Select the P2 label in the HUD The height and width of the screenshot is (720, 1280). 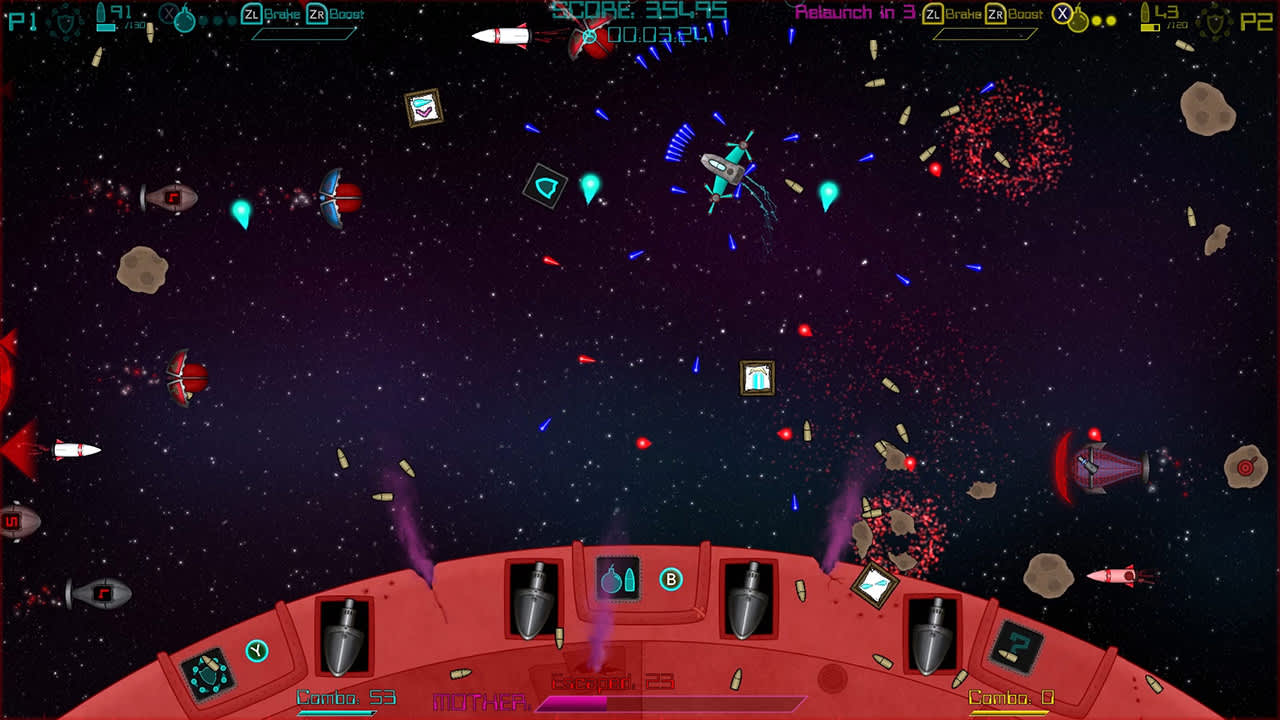click(1255, 18)
